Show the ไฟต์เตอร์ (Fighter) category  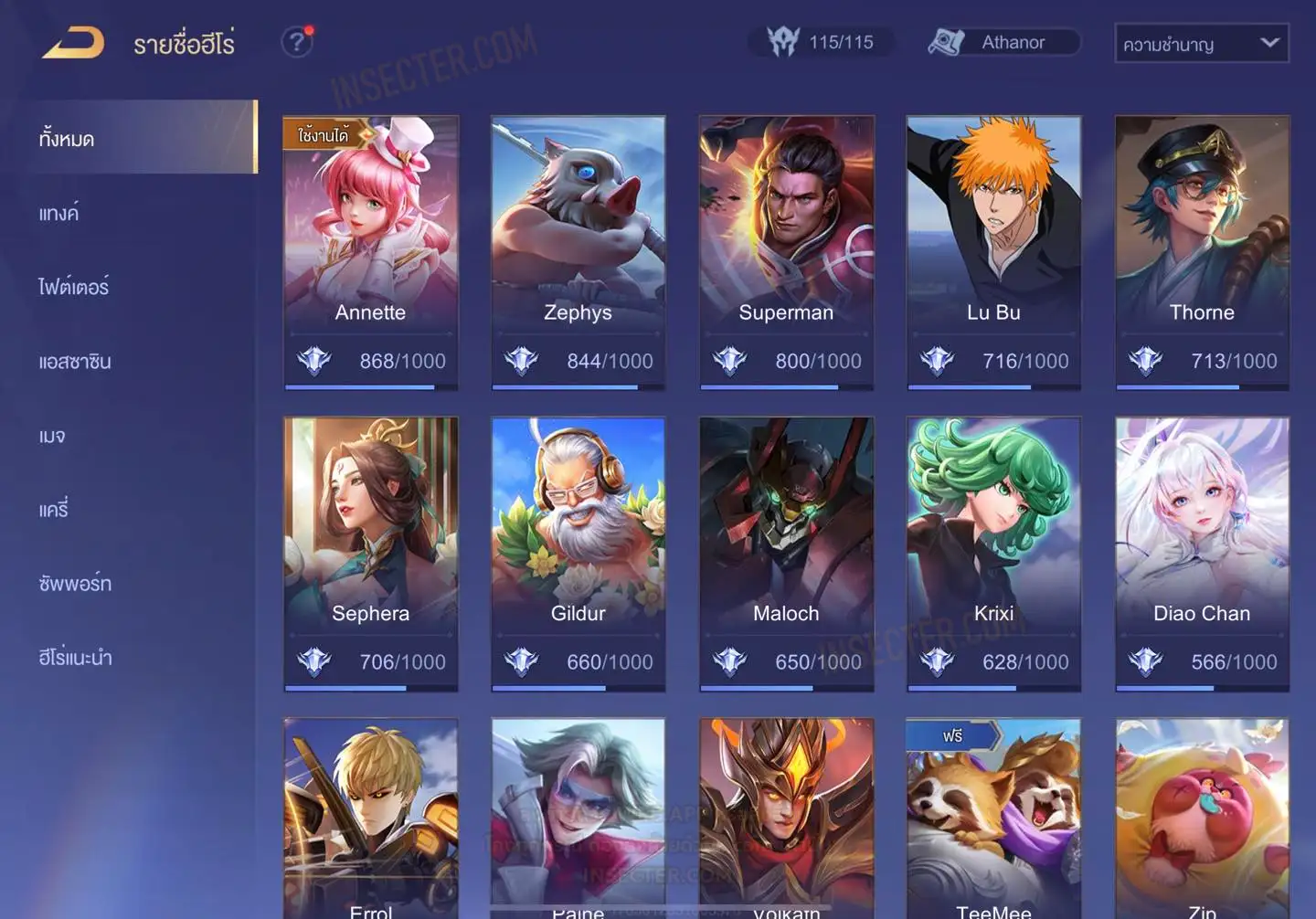pyautogui.click(x=74, y=288)
